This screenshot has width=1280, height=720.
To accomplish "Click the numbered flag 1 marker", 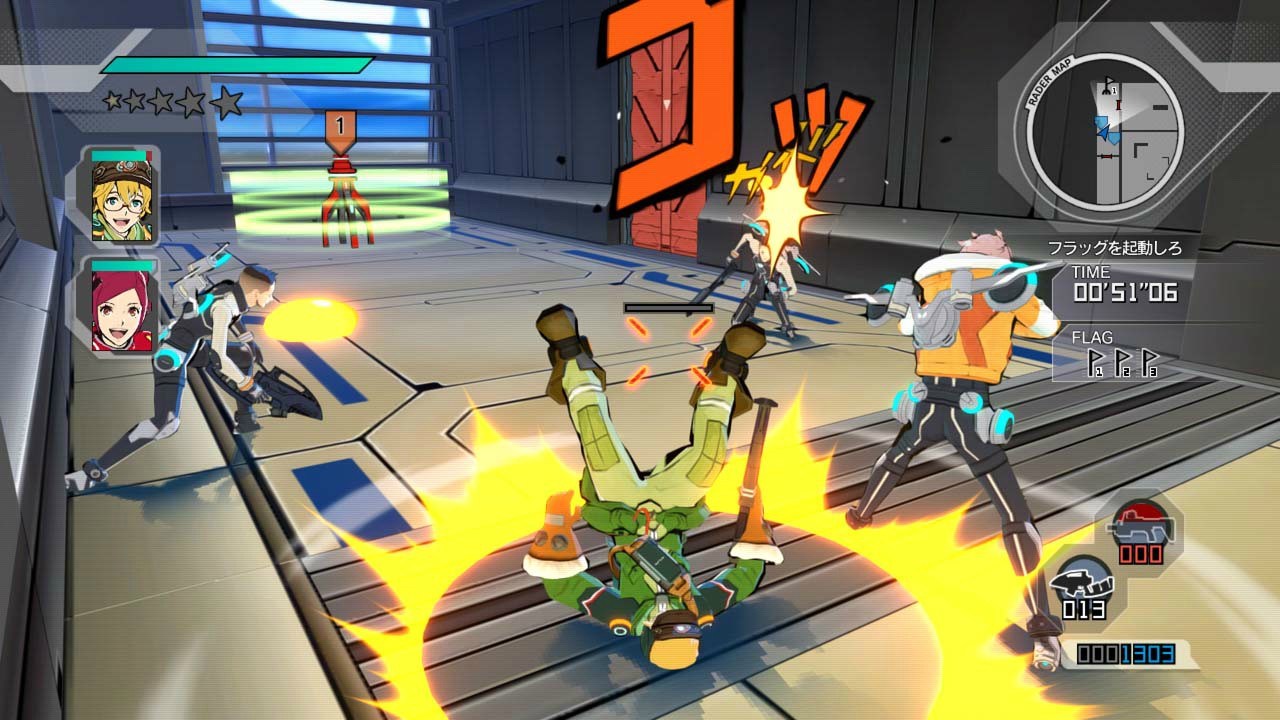I will [340, 128].
